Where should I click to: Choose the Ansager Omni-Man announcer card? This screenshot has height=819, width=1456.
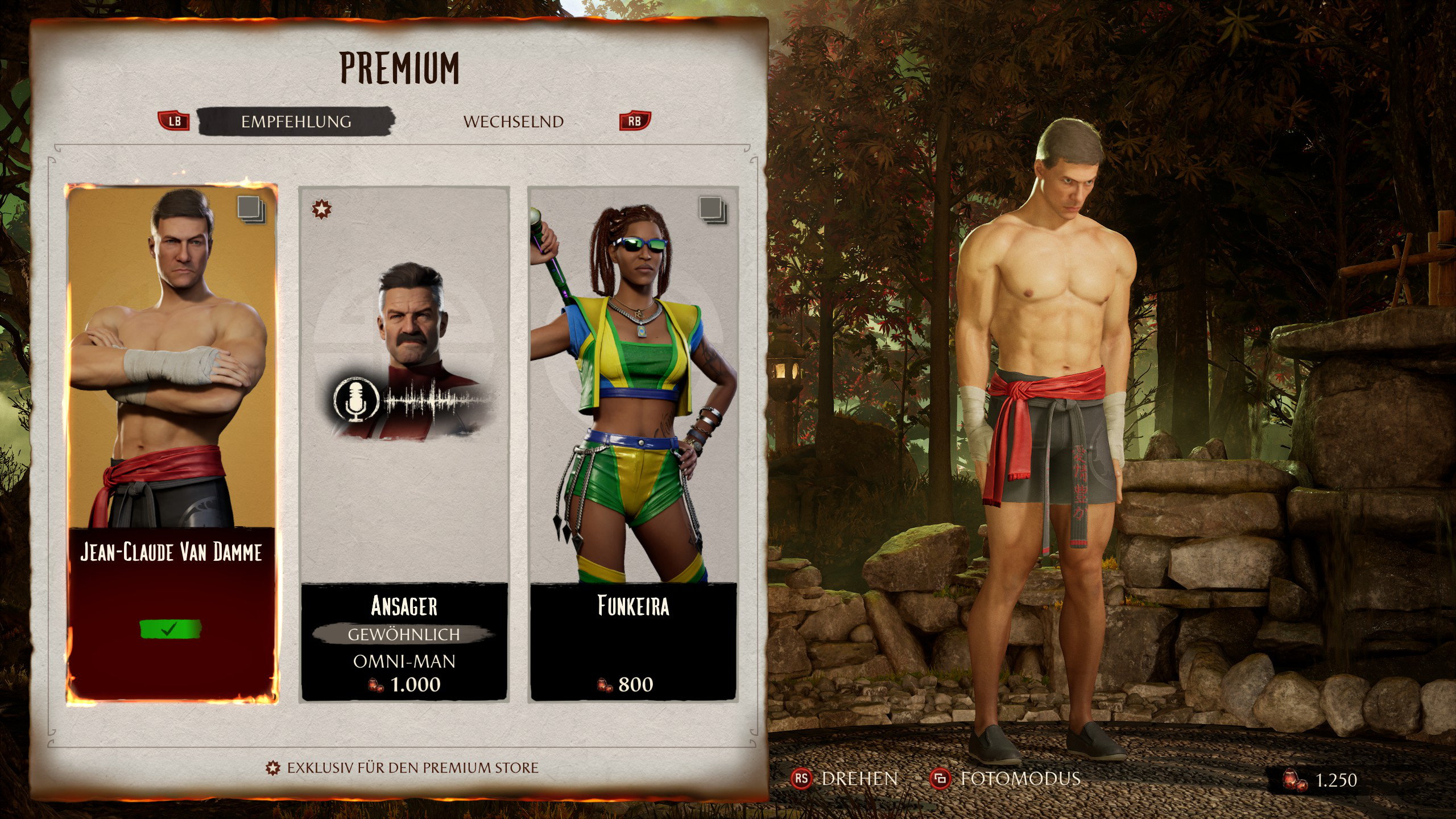pos(404,444)
